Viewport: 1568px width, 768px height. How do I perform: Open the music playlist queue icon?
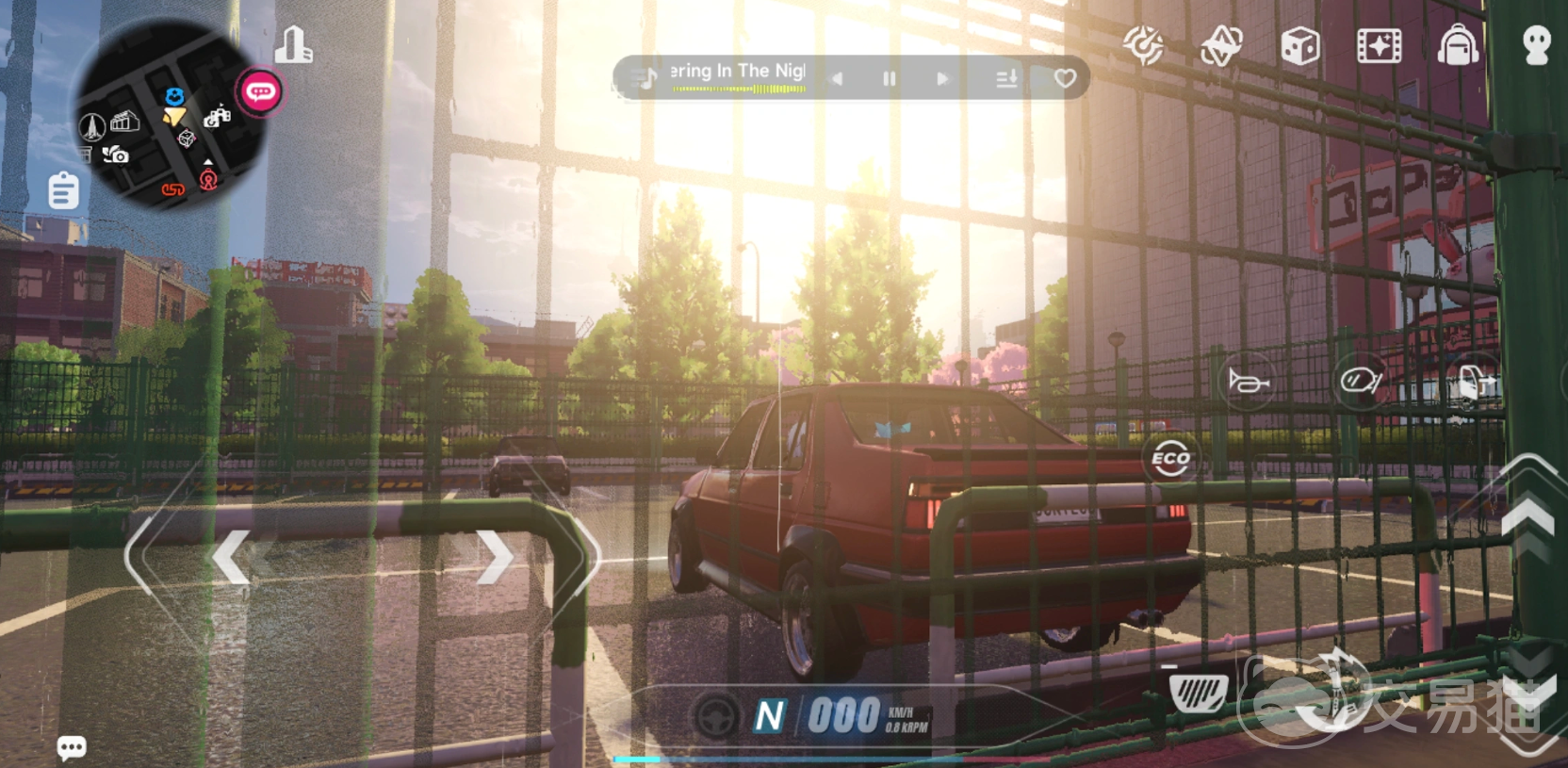(x=1006, y=79)
